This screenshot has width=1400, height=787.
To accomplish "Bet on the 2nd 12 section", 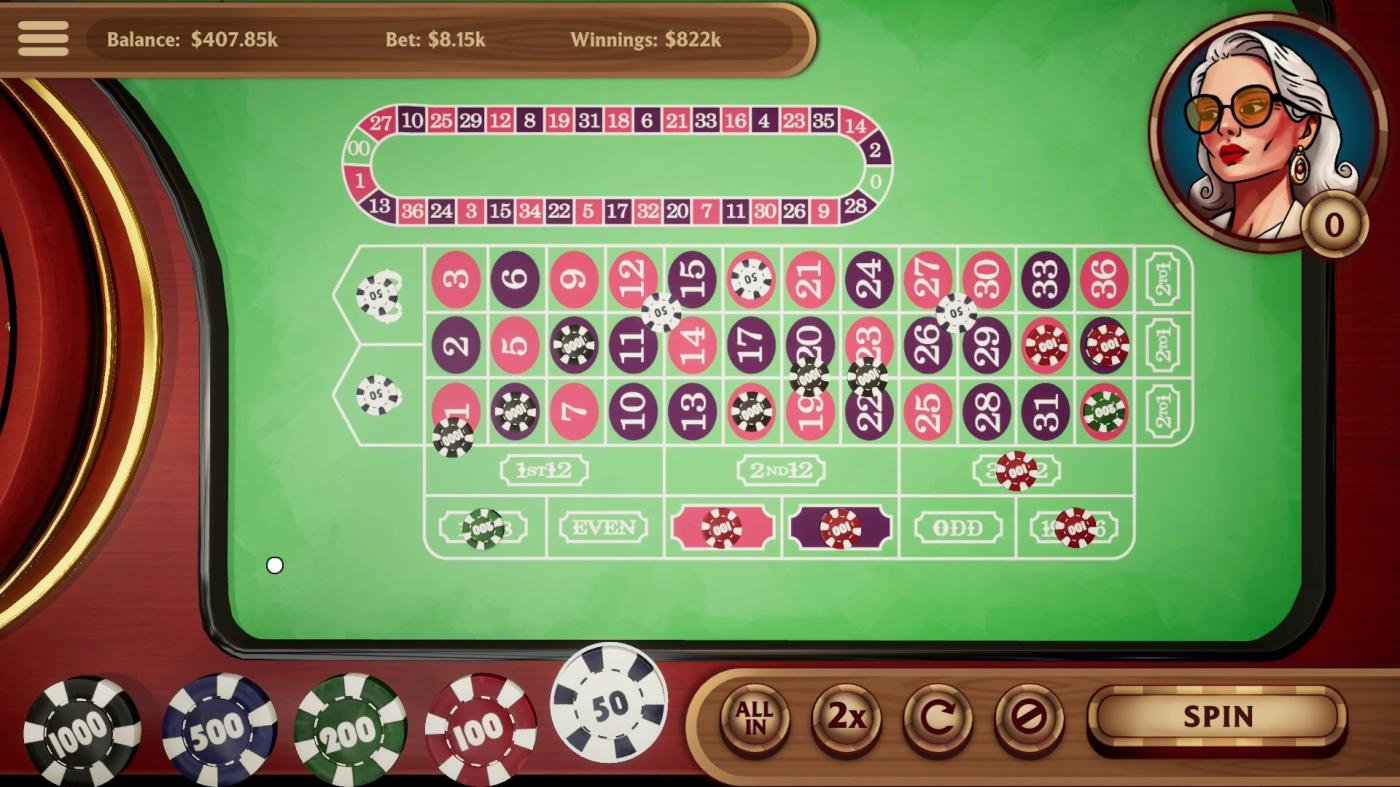I will (x=781, y=470).
